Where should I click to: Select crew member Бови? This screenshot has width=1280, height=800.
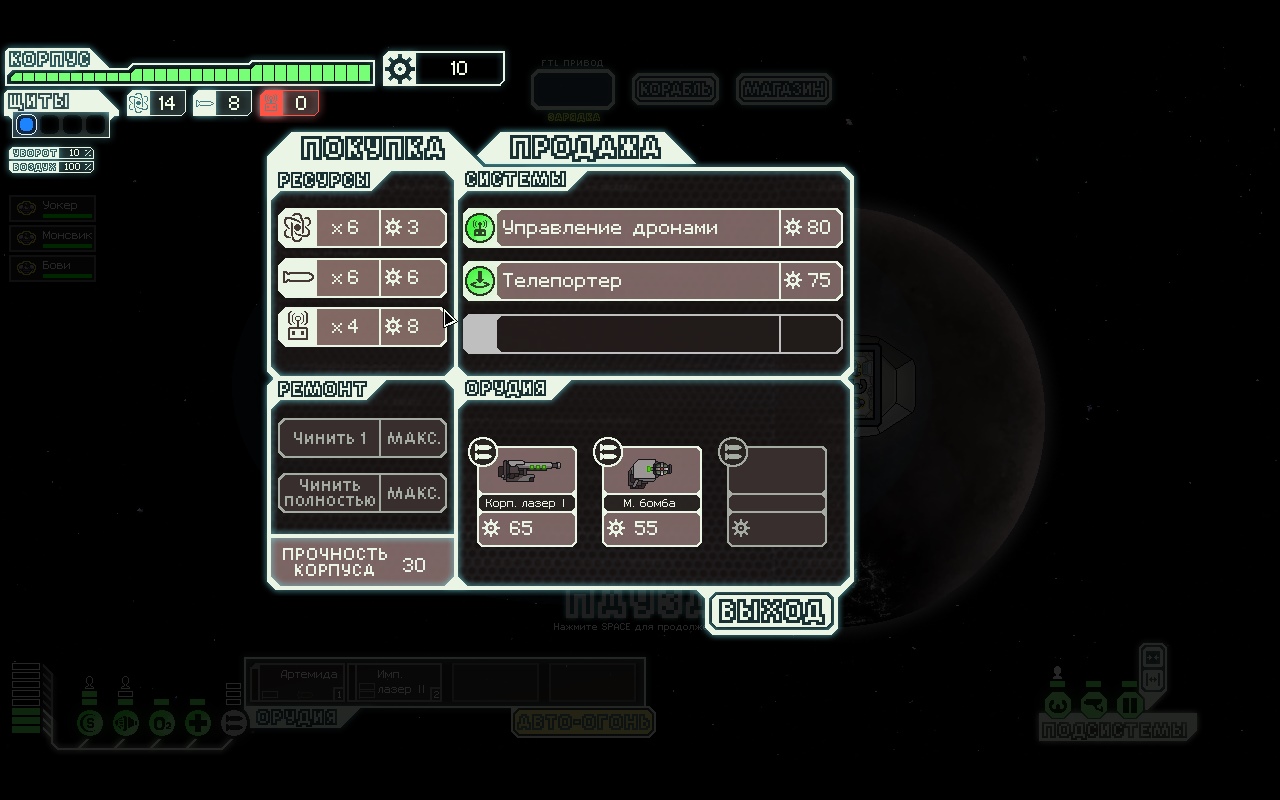point(53,268)
